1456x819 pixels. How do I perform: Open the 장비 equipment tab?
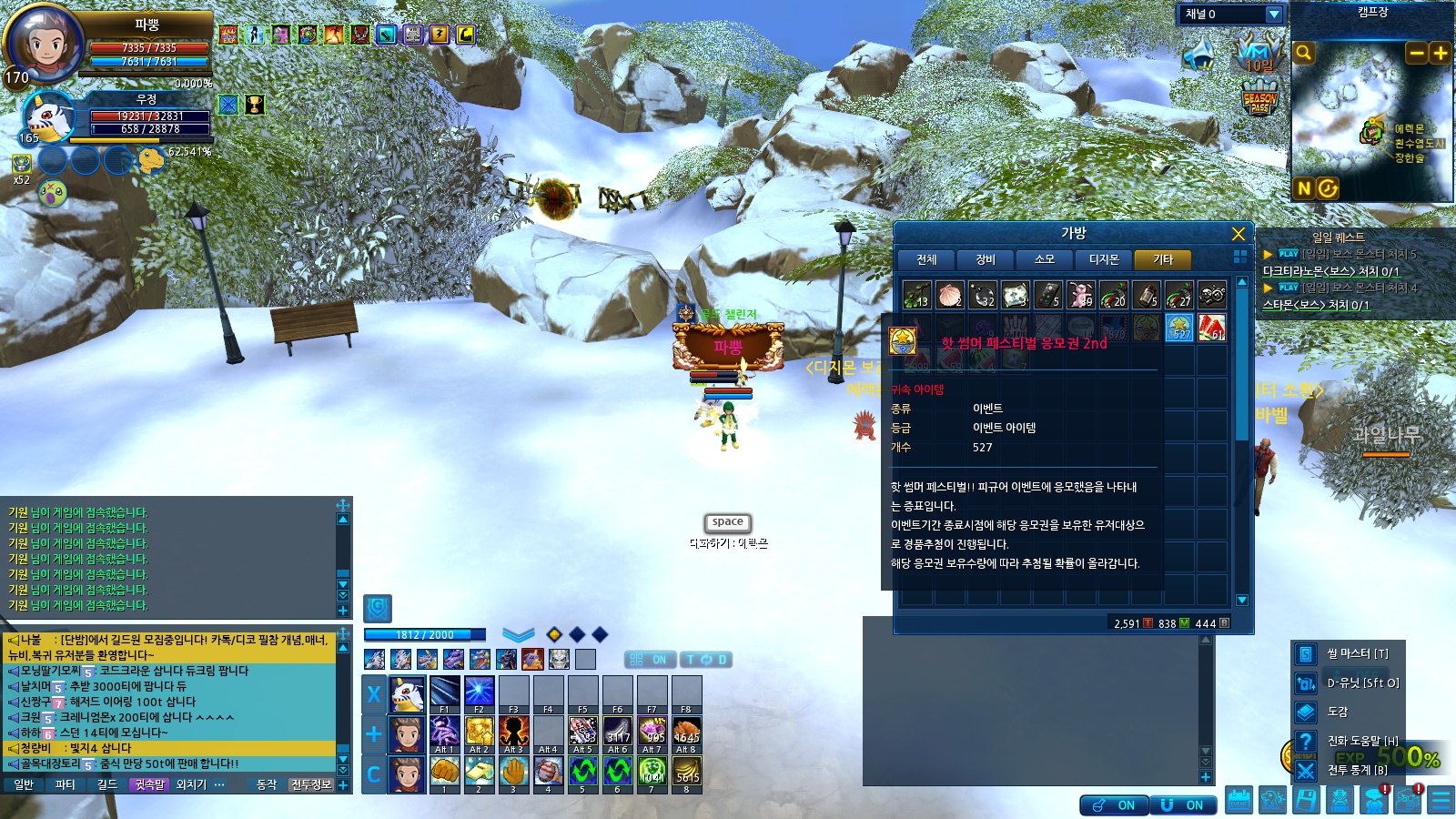986,259
